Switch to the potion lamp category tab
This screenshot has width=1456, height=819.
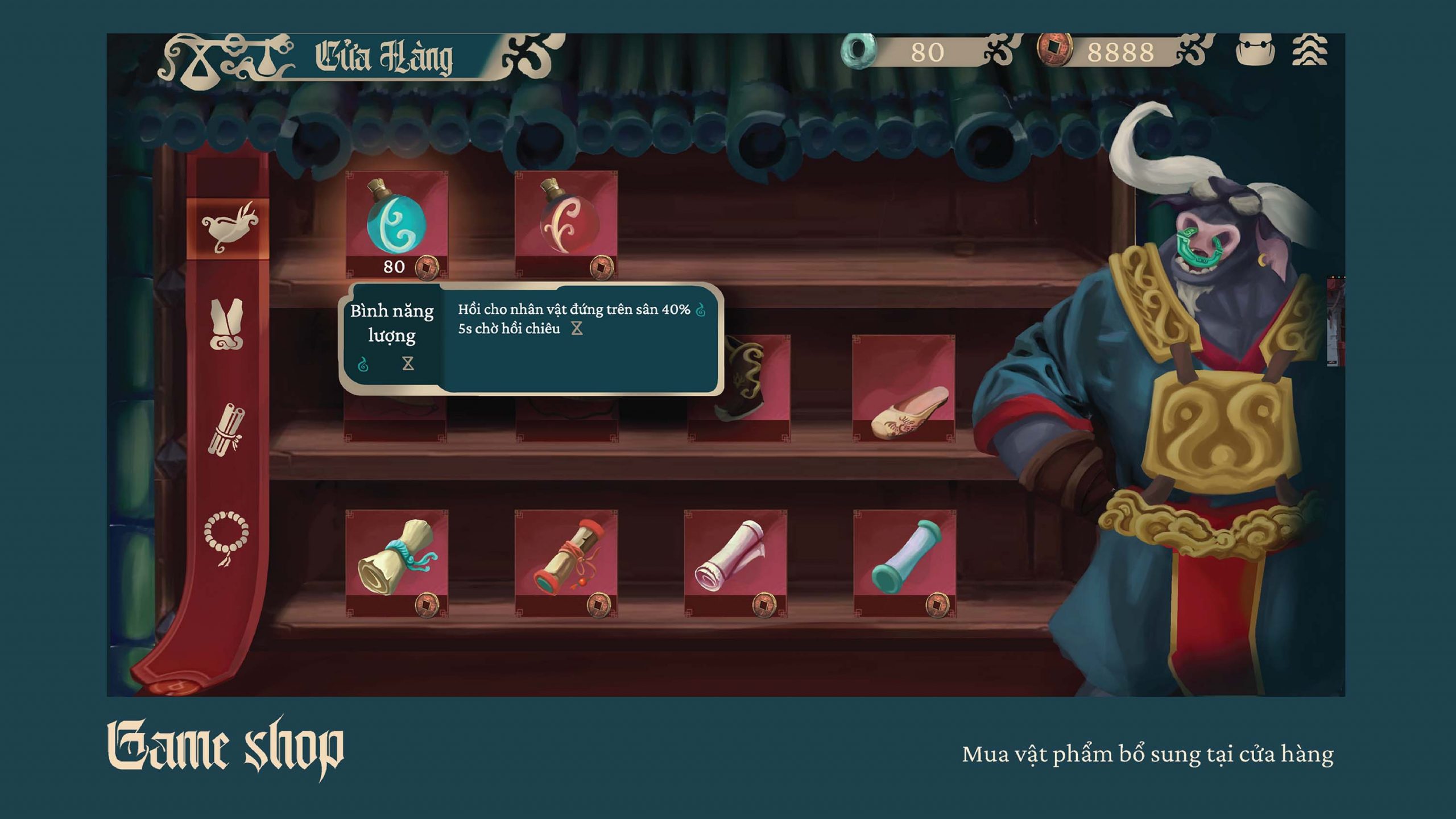pyautogui.click(x=229, y=227)
